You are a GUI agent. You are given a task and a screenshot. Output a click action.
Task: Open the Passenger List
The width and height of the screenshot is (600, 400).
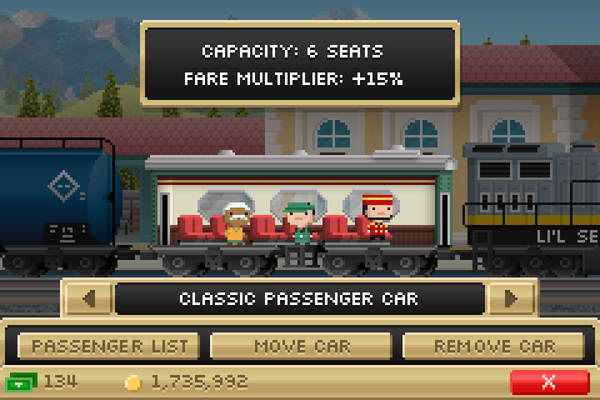point(110,347)
